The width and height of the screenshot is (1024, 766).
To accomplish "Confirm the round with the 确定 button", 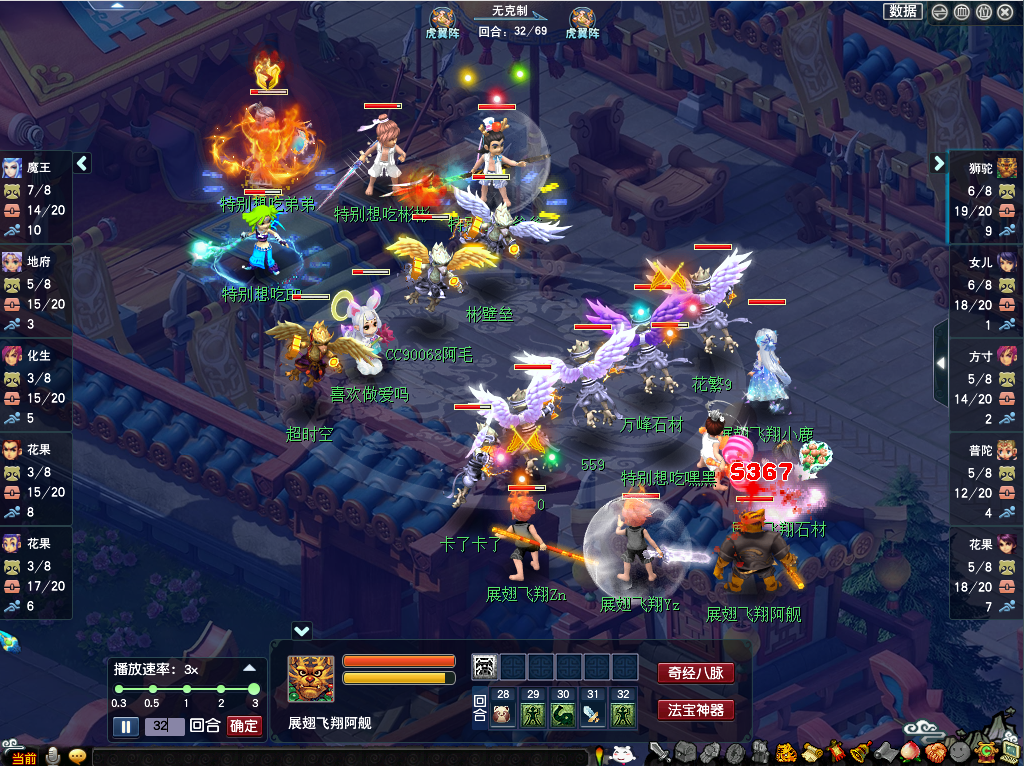I will 244,726.
